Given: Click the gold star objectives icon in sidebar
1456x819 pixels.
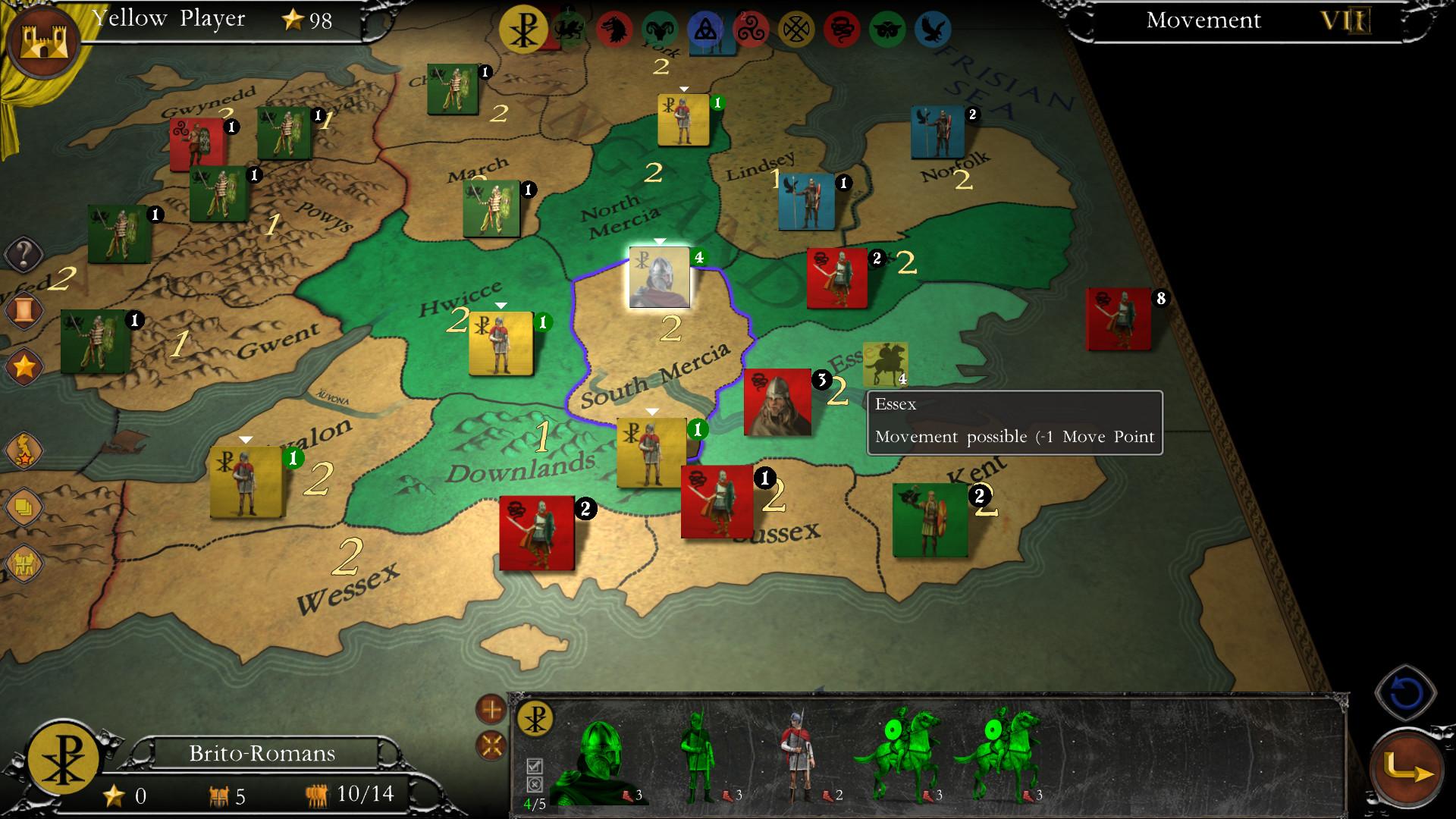Looking at the screenshot, I should tap(24, 366).
